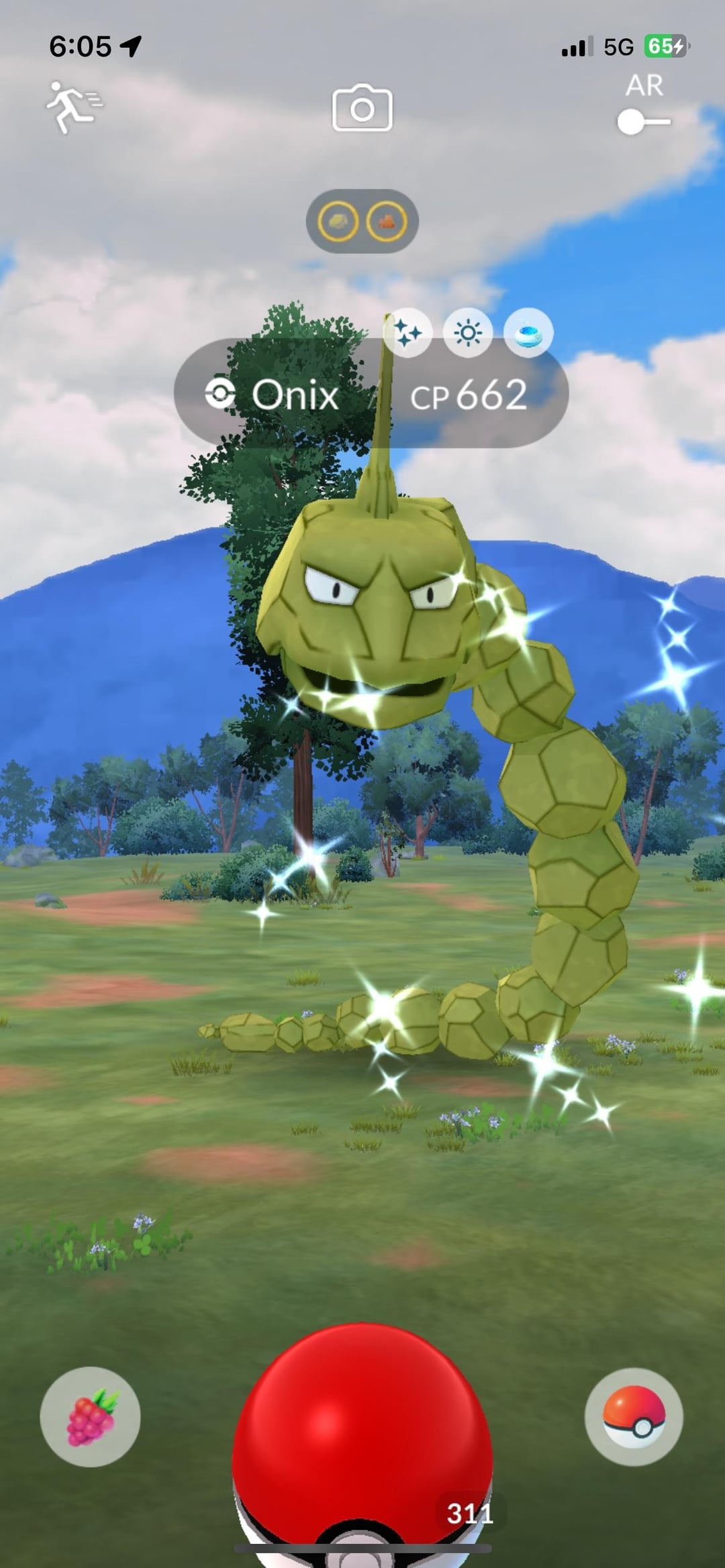Screen dimensions: 725x1568
Task: Toggle the AR mode switch
Action: [643, 122]
